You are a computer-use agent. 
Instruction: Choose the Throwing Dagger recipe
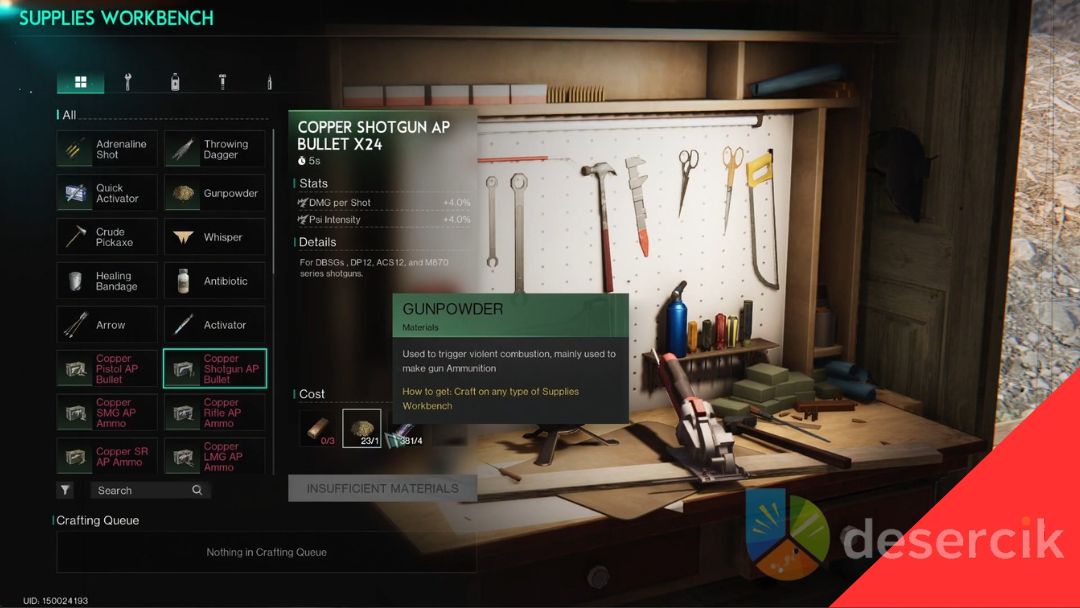point(215,149)
